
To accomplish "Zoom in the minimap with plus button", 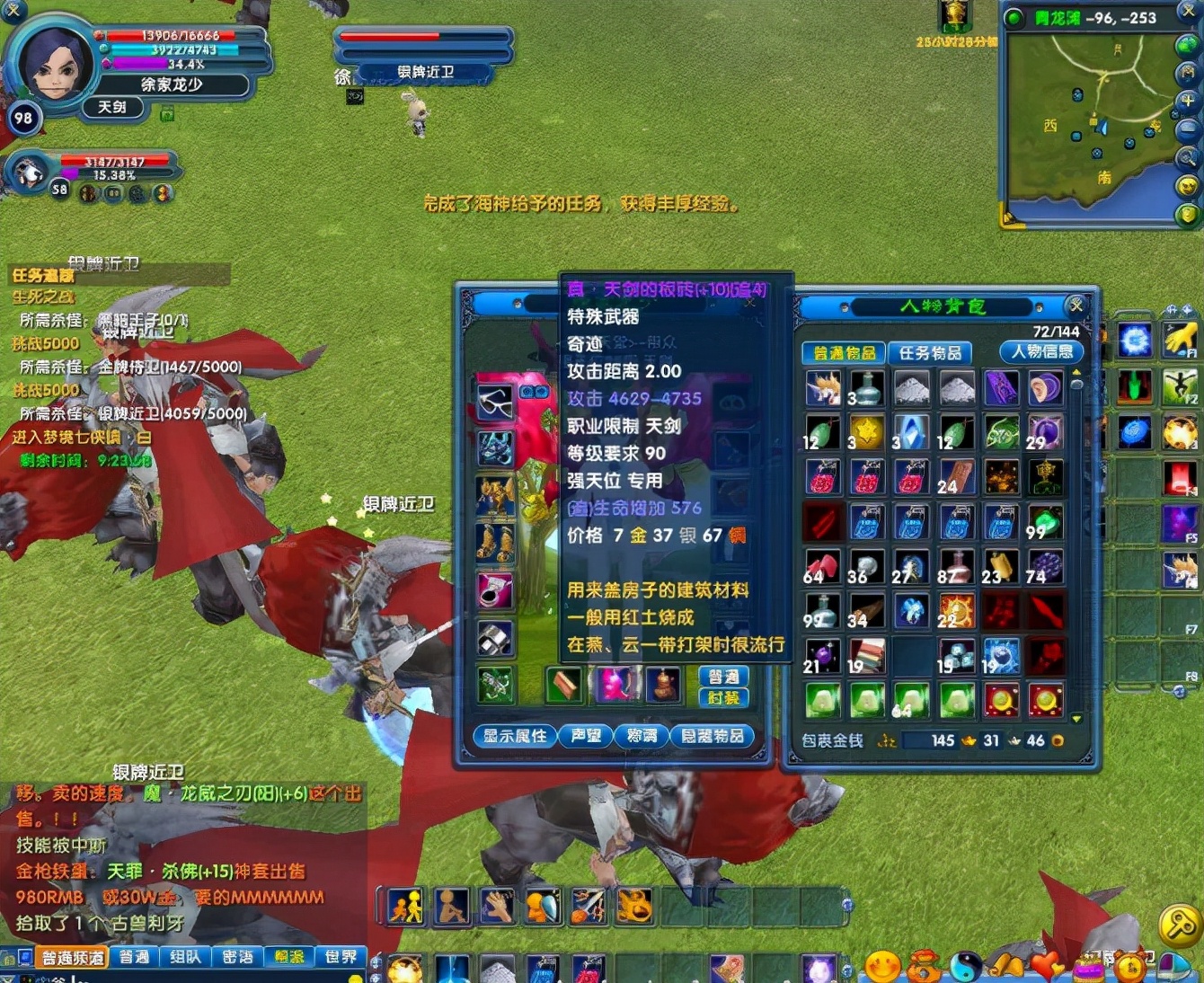I will tap(1188, 102).
